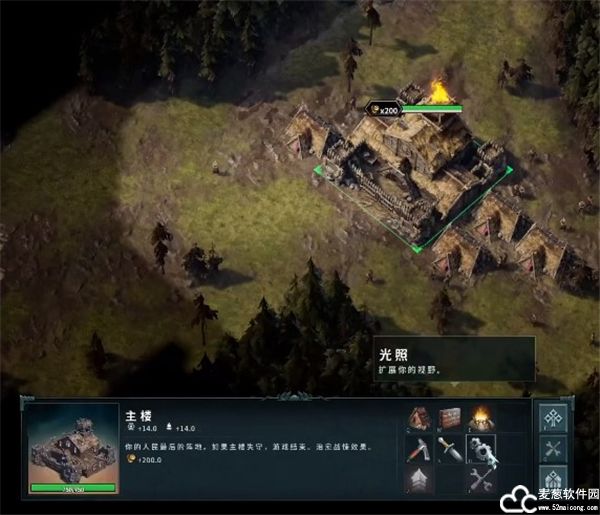Select the dagger weapon icon
Screen dimensions: 600x515
coord(450,448)
